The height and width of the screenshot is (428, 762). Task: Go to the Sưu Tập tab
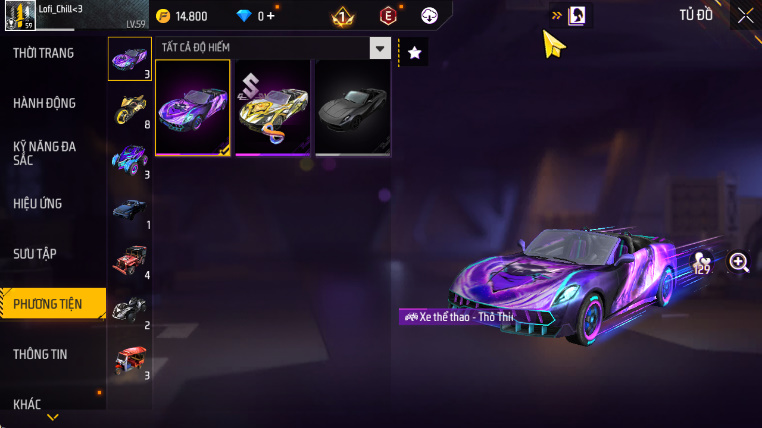(x=36, y=253)
